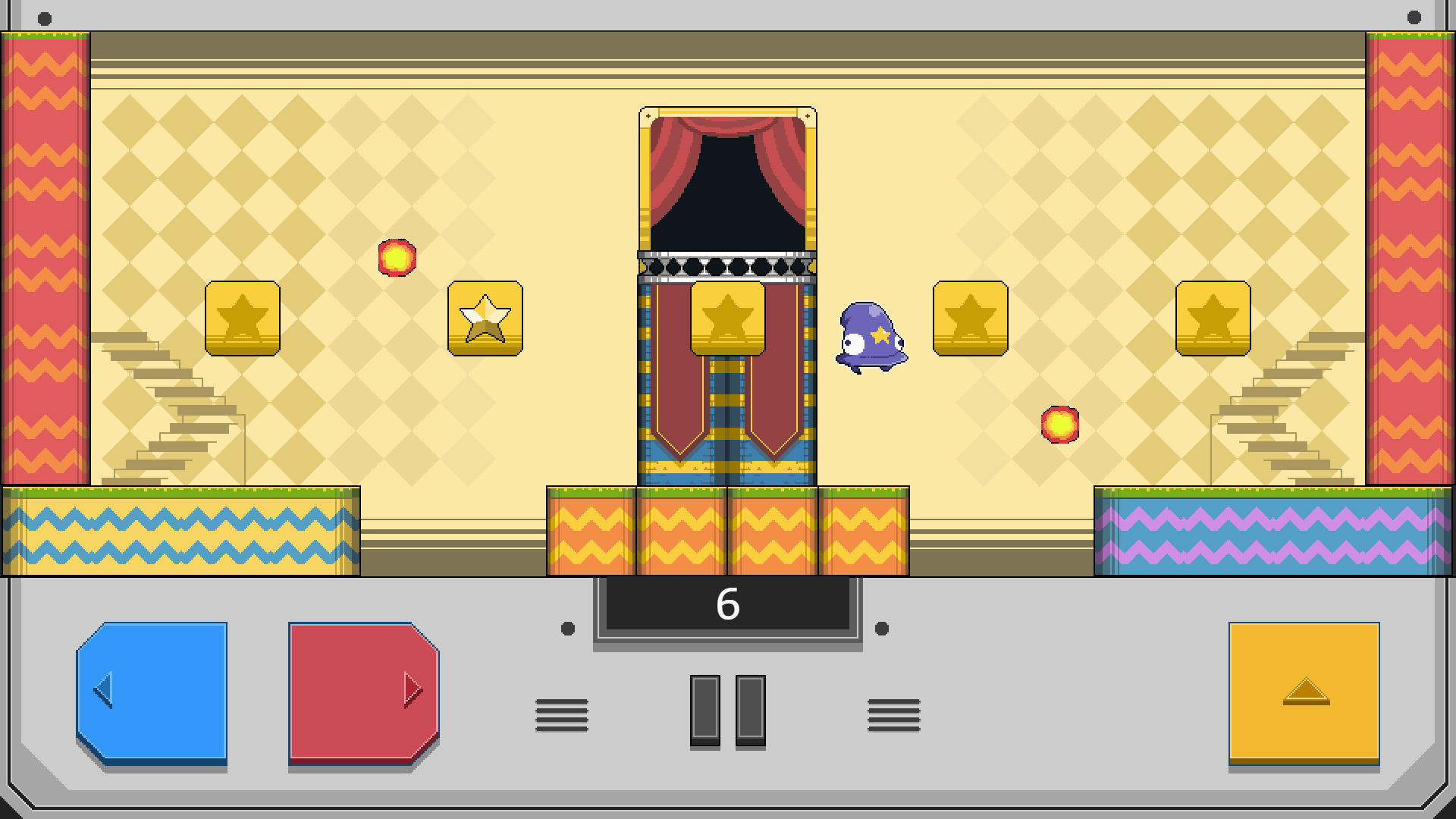
Task: Select the rightmost star block near the stairs
Action: [1213, 317]
